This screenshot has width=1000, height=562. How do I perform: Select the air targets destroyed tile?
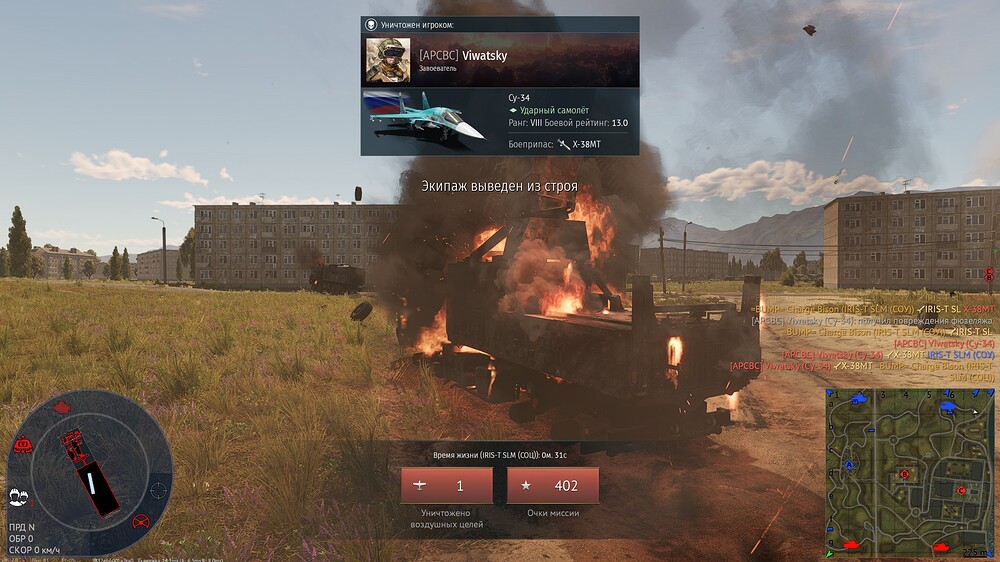click(x=446, y=486)
